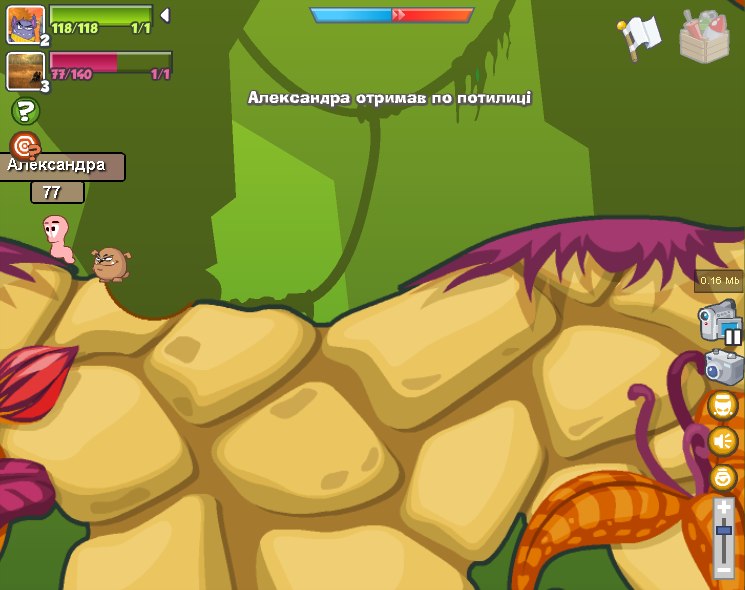745x590 pixels.
Task: Toggle sound with the speaker button
Action: click(722, 441)
